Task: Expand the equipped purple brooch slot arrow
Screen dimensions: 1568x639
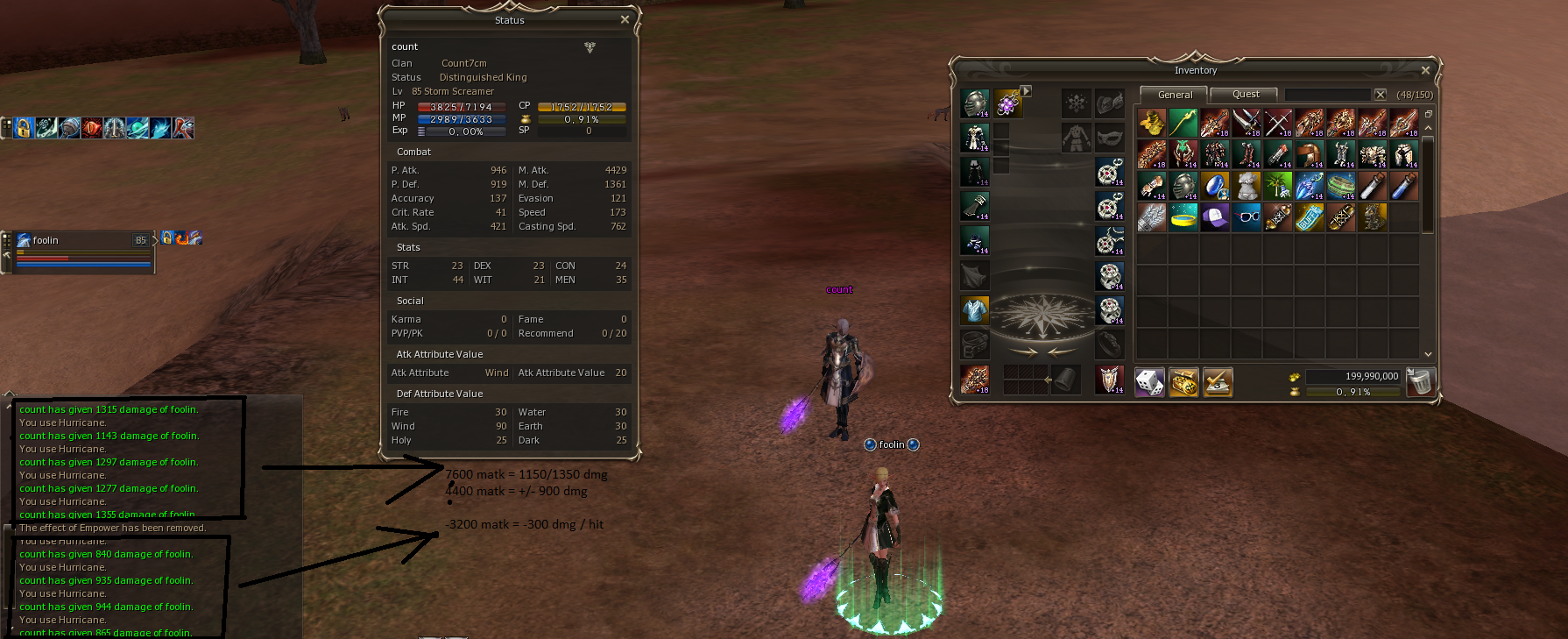Action: [1026, 91]
